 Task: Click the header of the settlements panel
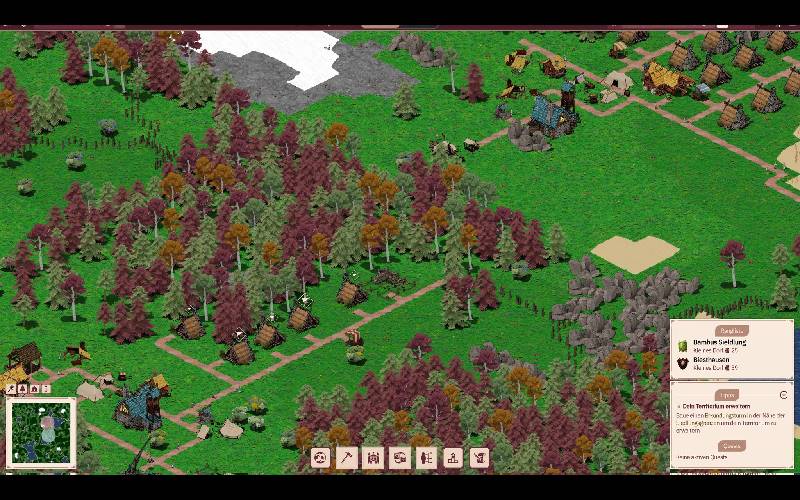point(732,330)
